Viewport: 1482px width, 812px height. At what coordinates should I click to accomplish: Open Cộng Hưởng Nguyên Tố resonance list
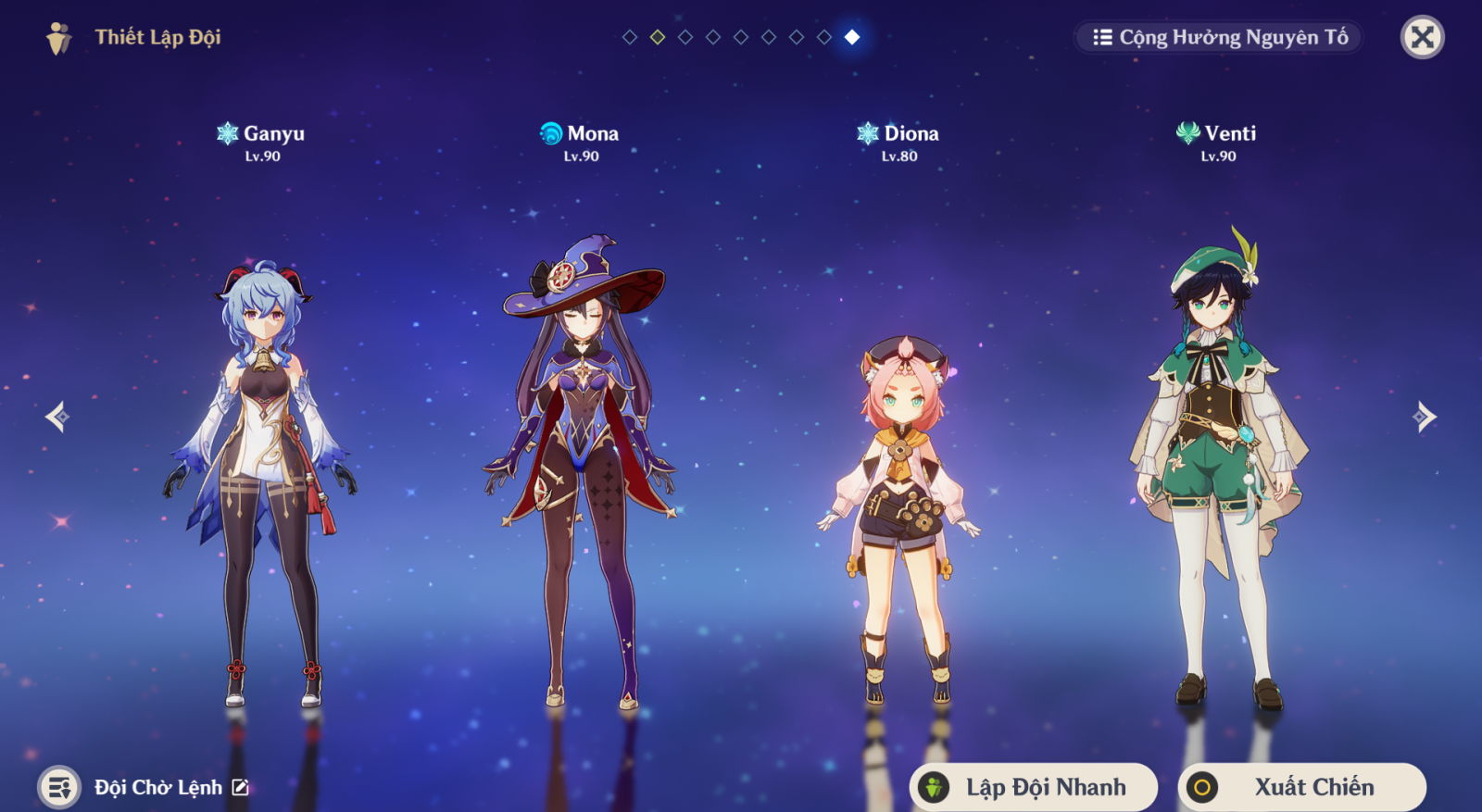pyautogui.click(x=1219, y=38)
